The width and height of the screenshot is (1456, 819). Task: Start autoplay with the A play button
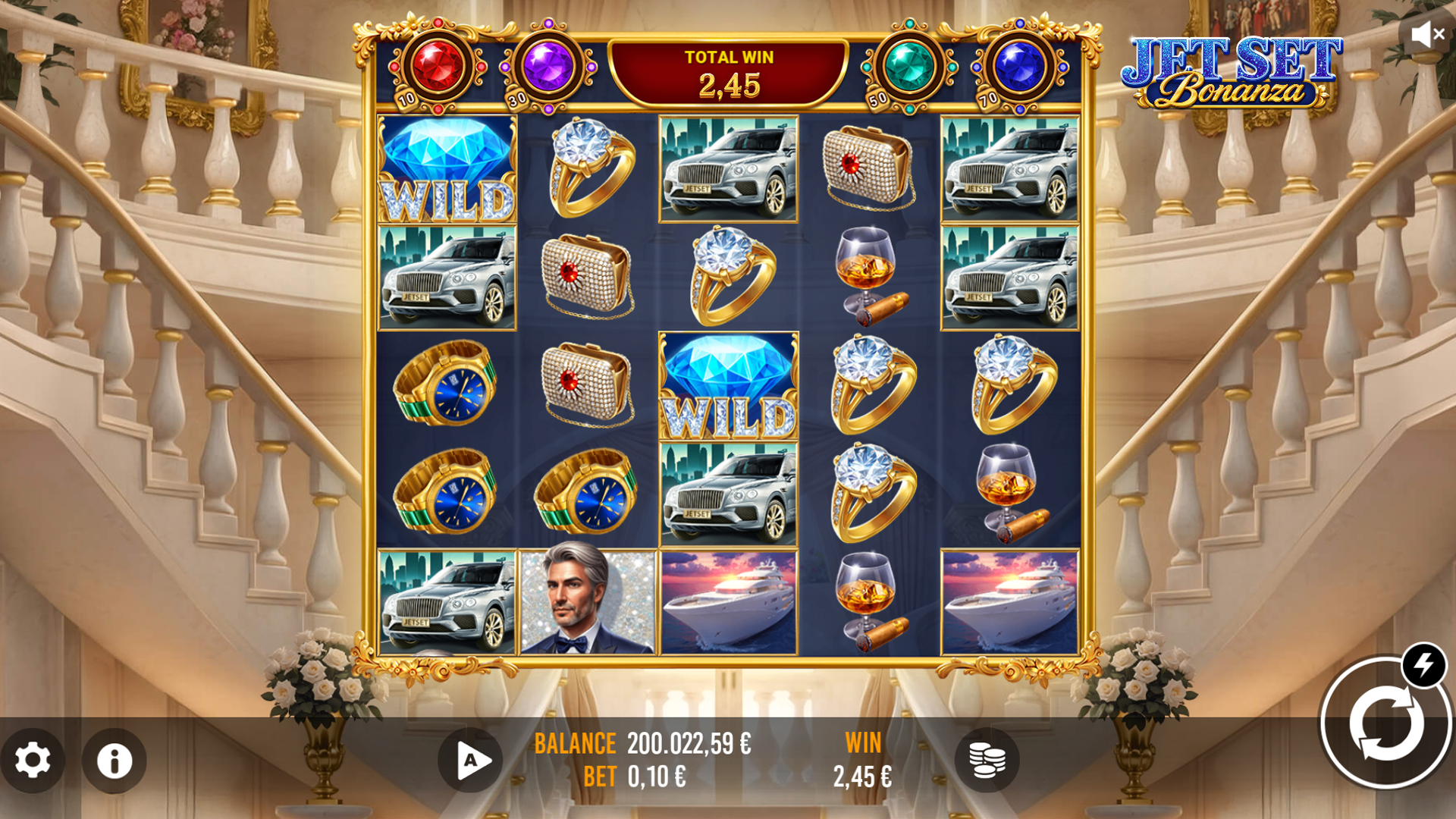pyautogui.click(x=471, y=761)
